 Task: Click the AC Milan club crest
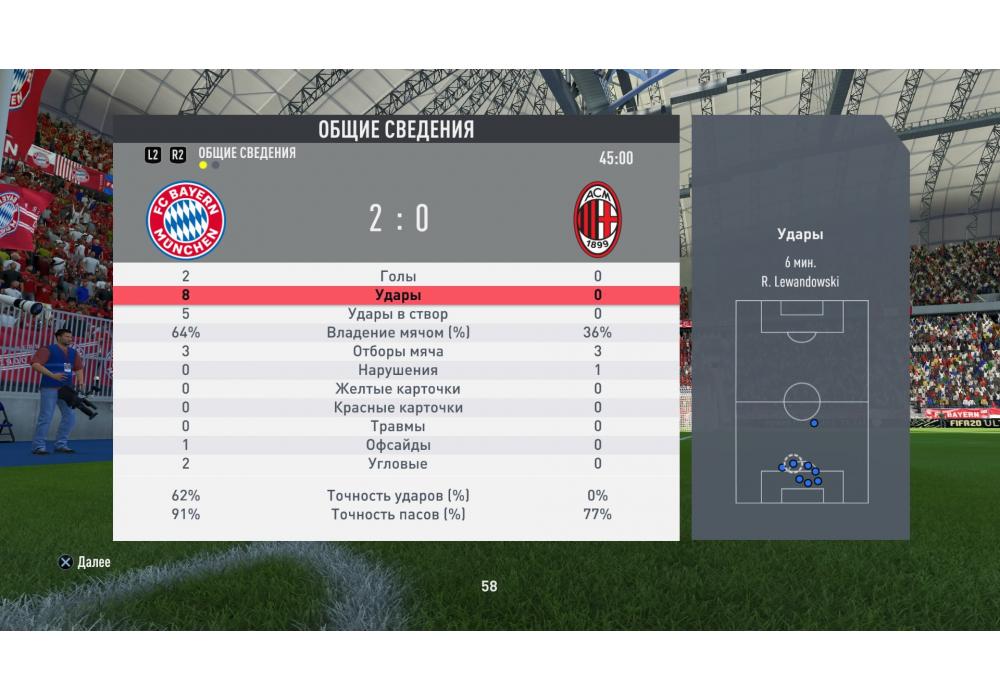(598, 220)
